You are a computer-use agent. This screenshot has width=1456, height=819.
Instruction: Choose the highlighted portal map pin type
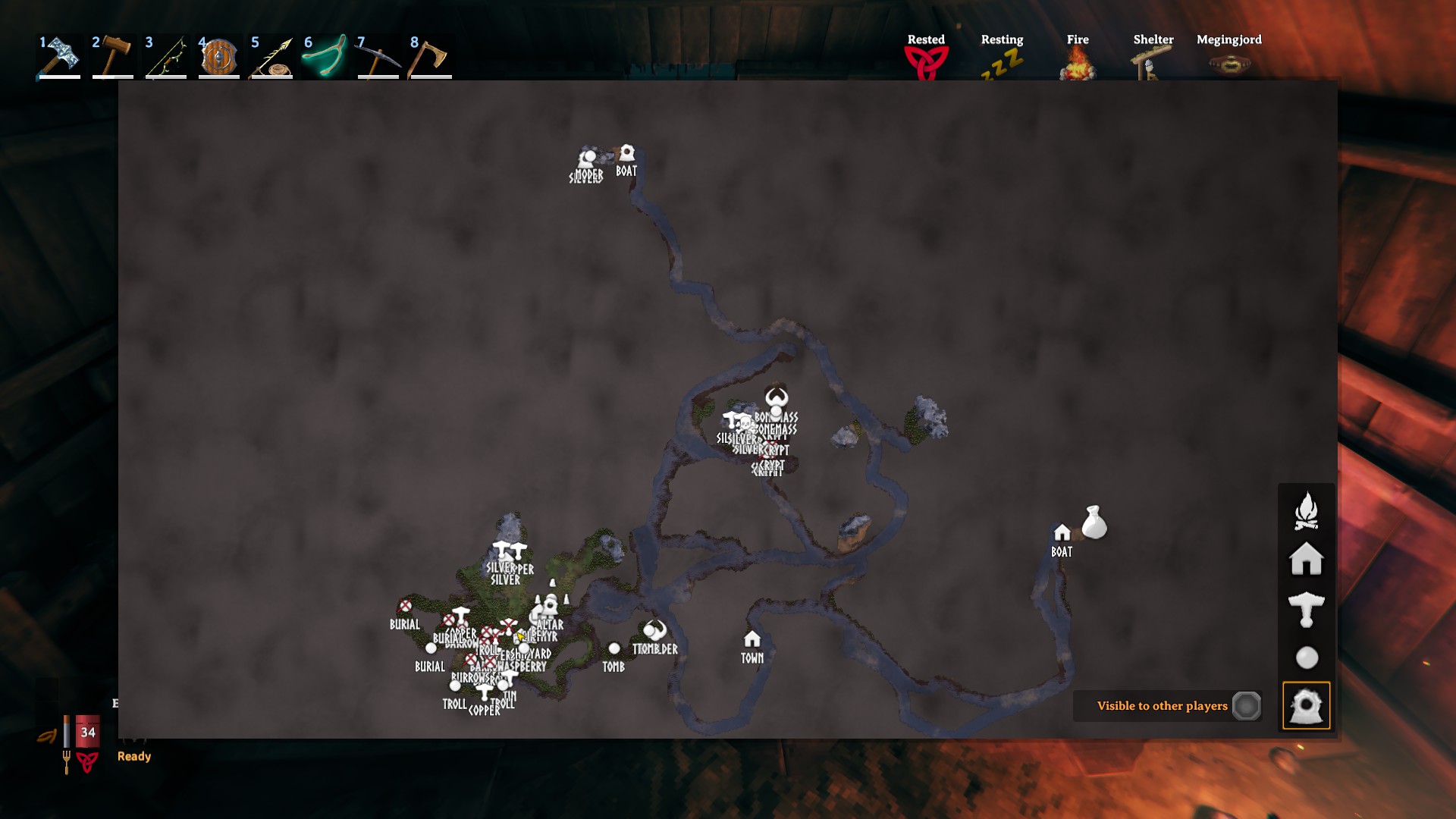(x=1306, y=706)
